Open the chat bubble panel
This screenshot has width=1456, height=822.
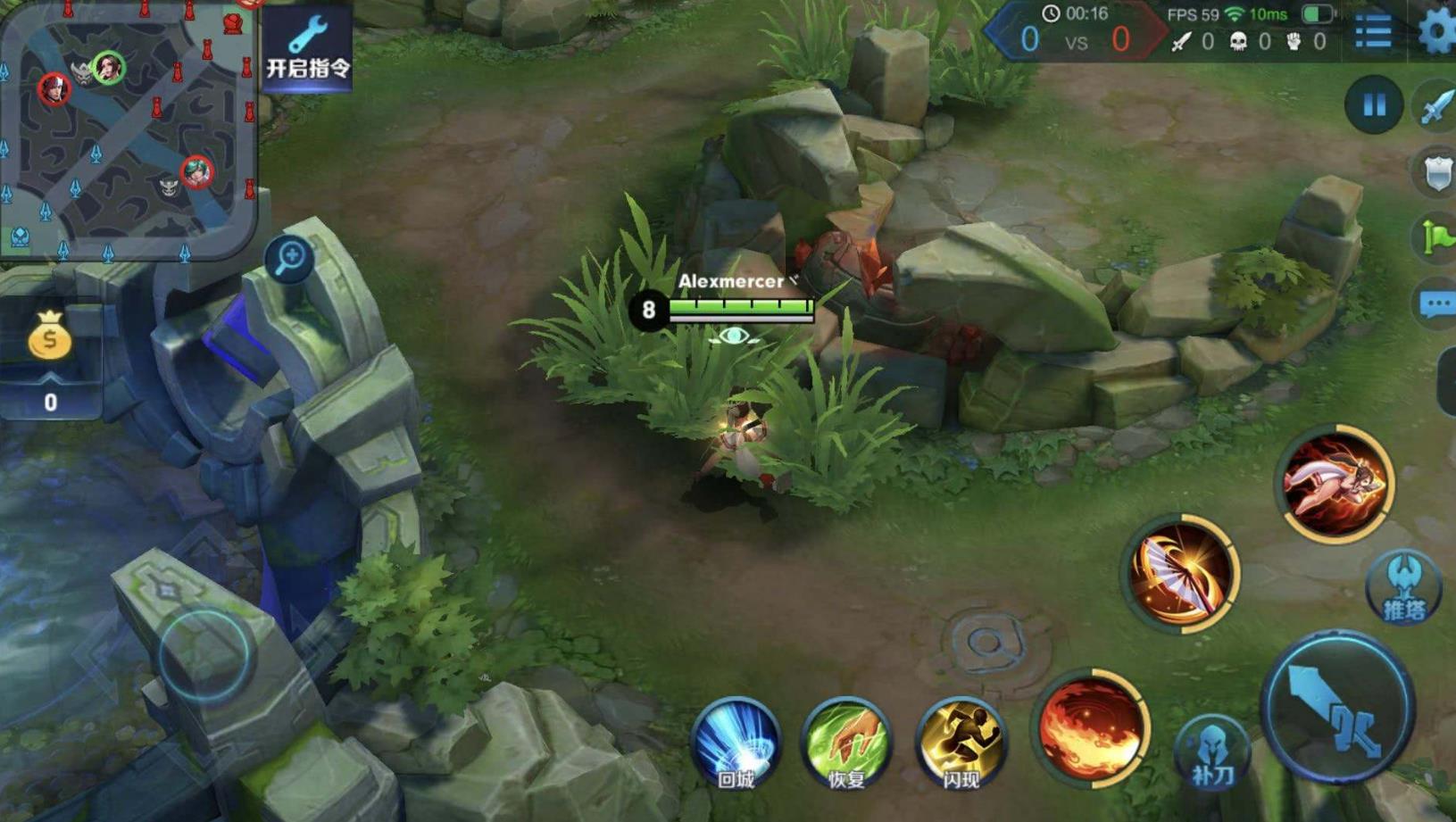[1436, 304]
